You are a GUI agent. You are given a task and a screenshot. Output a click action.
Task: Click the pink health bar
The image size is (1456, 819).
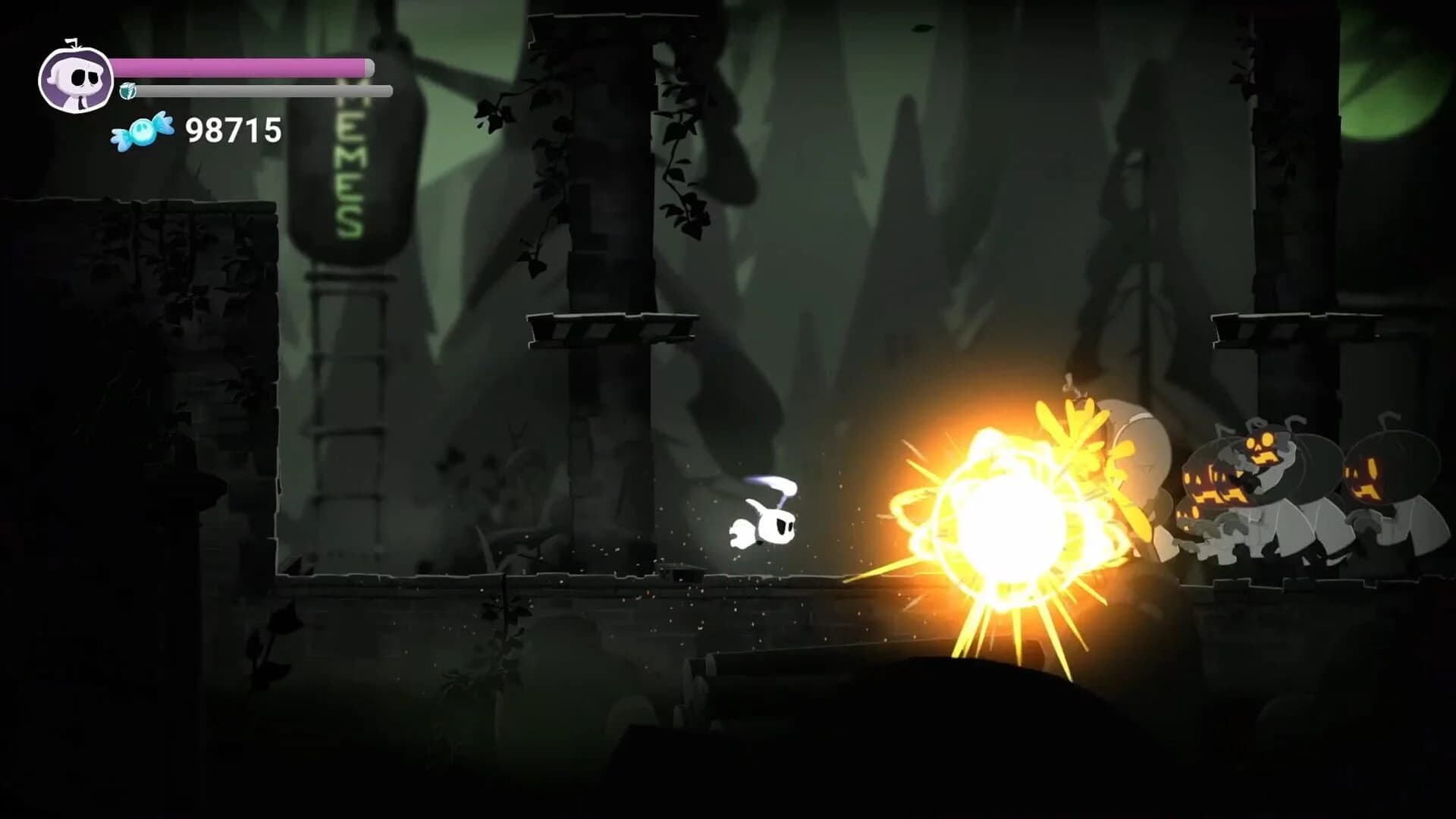point(243,67)
